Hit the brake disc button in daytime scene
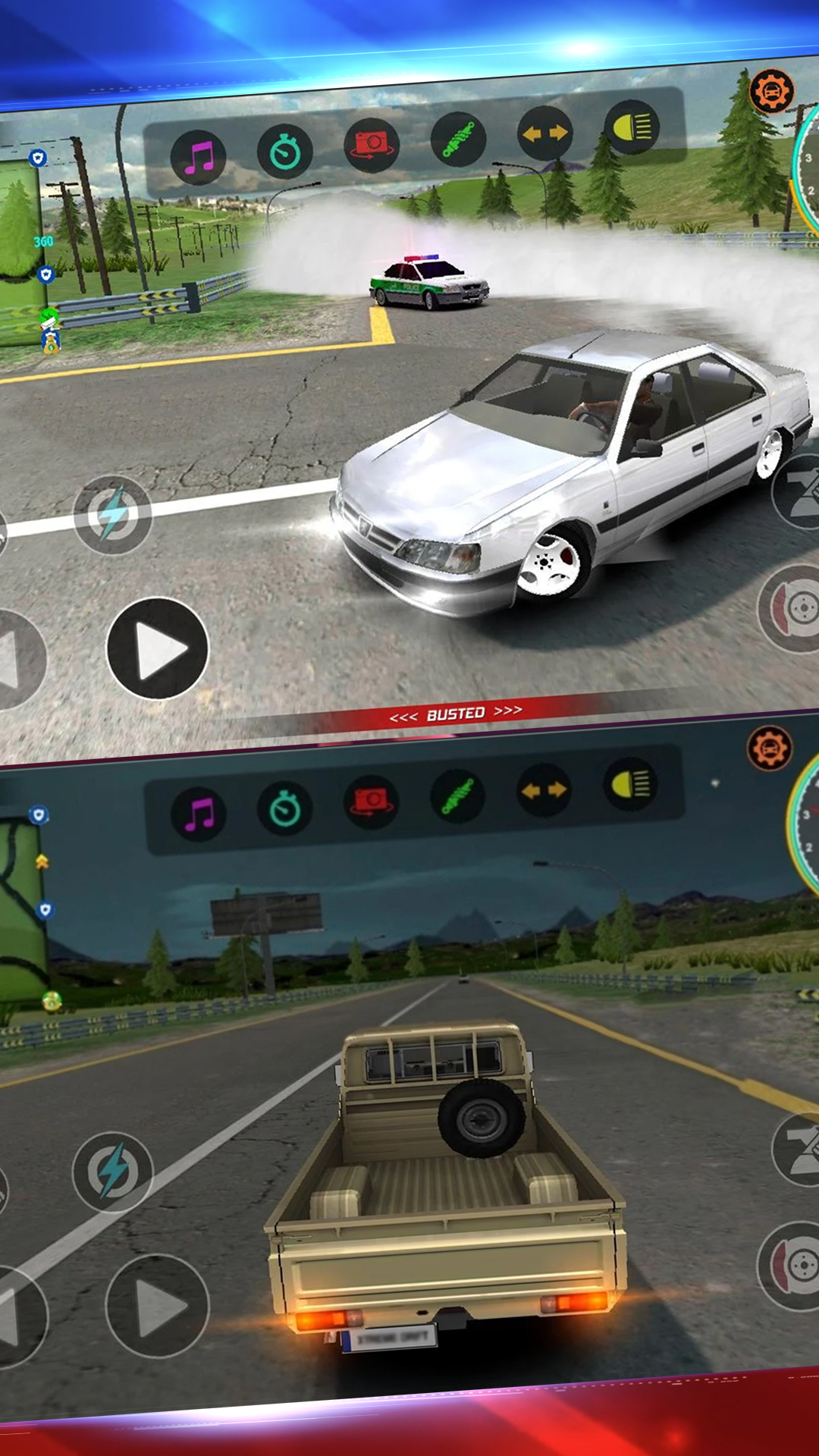 pos(792,608)
